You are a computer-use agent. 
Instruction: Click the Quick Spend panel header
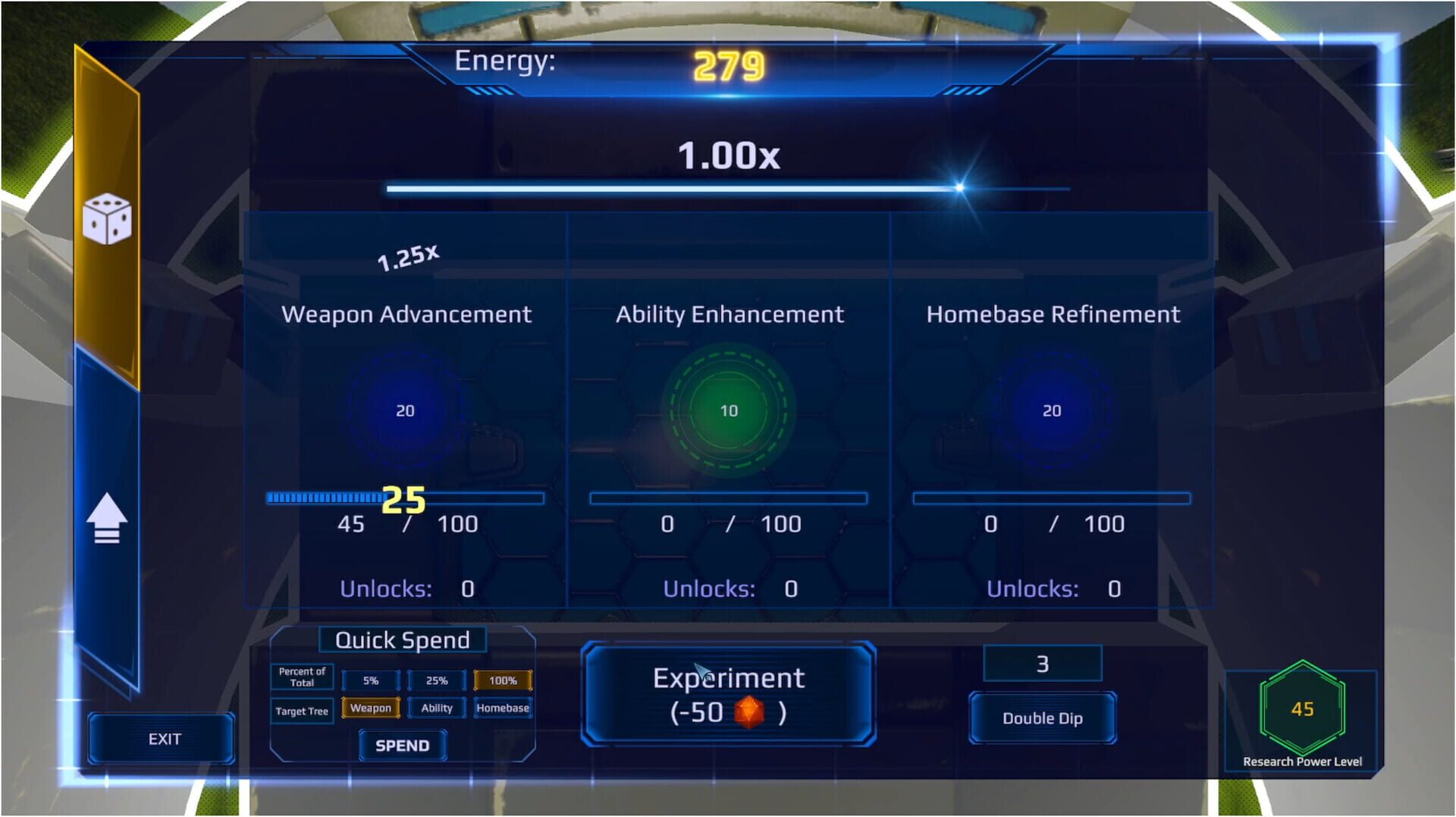pos(403,639)
